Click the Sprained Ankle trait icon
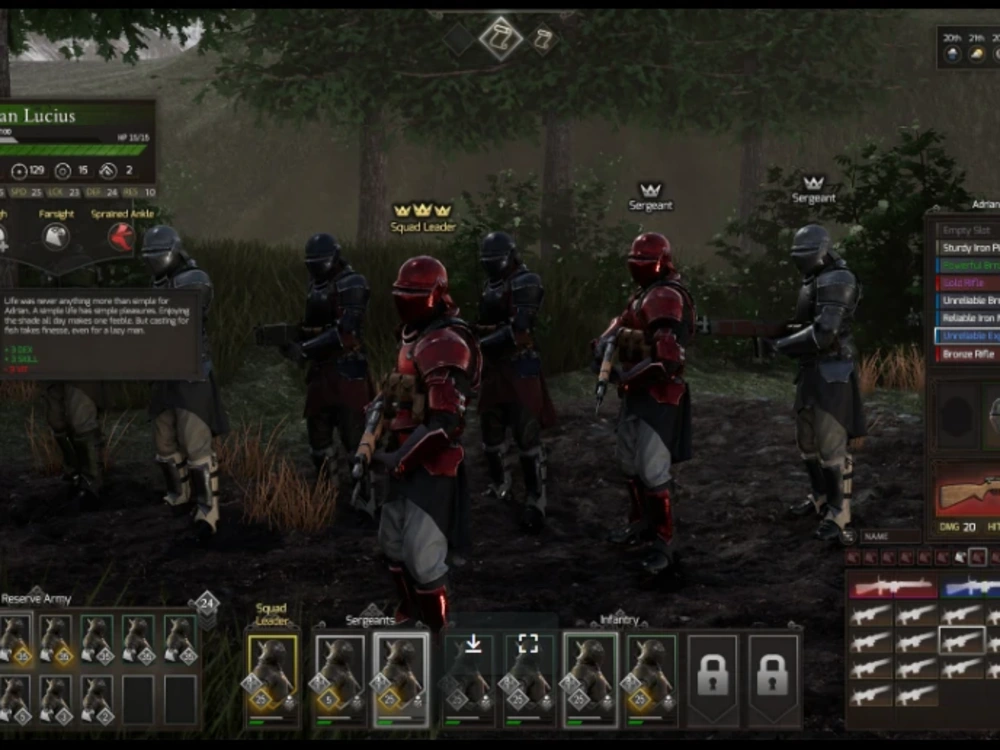 [x=121, y=236]
